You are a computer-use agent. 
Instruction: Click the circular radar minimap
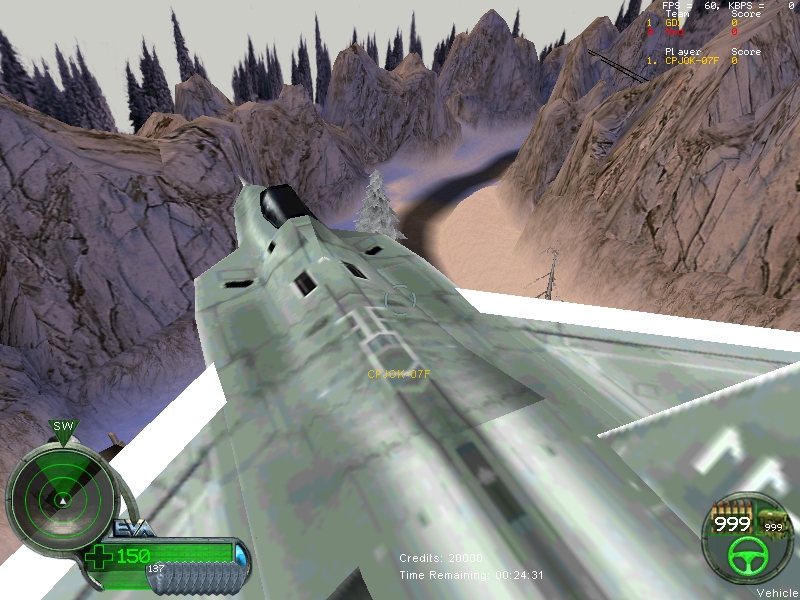click(x=63, y=495)
